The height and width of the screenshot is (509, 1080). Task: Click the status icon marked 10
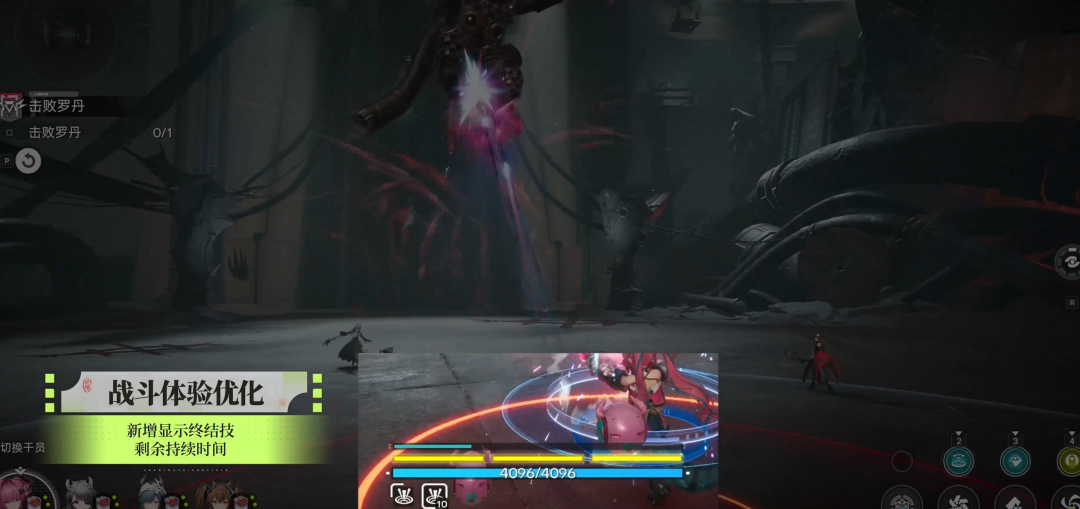tap(435, 492)
